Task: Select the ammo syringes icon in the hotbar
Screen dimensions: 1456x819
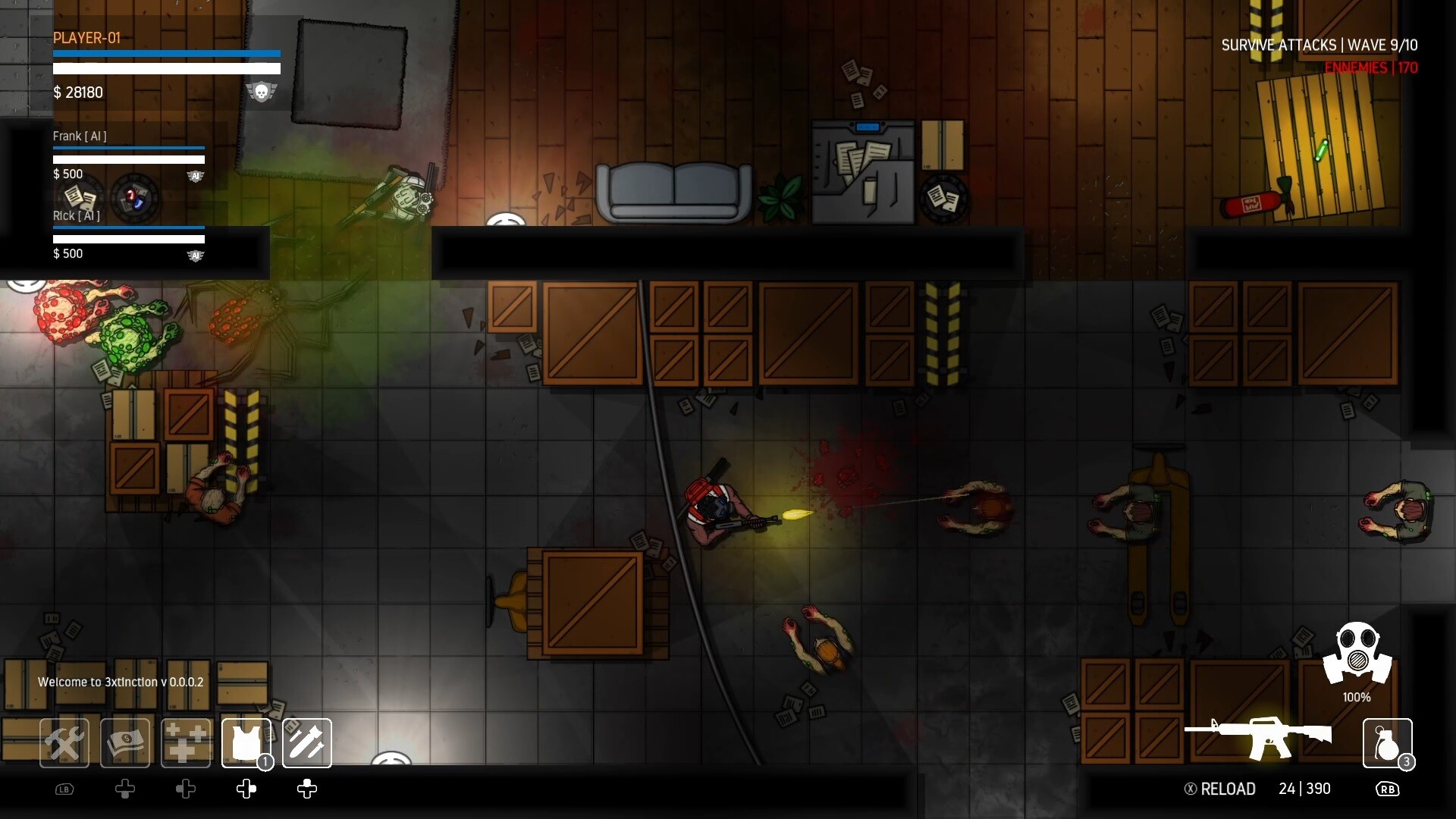Action: (307, 743)
